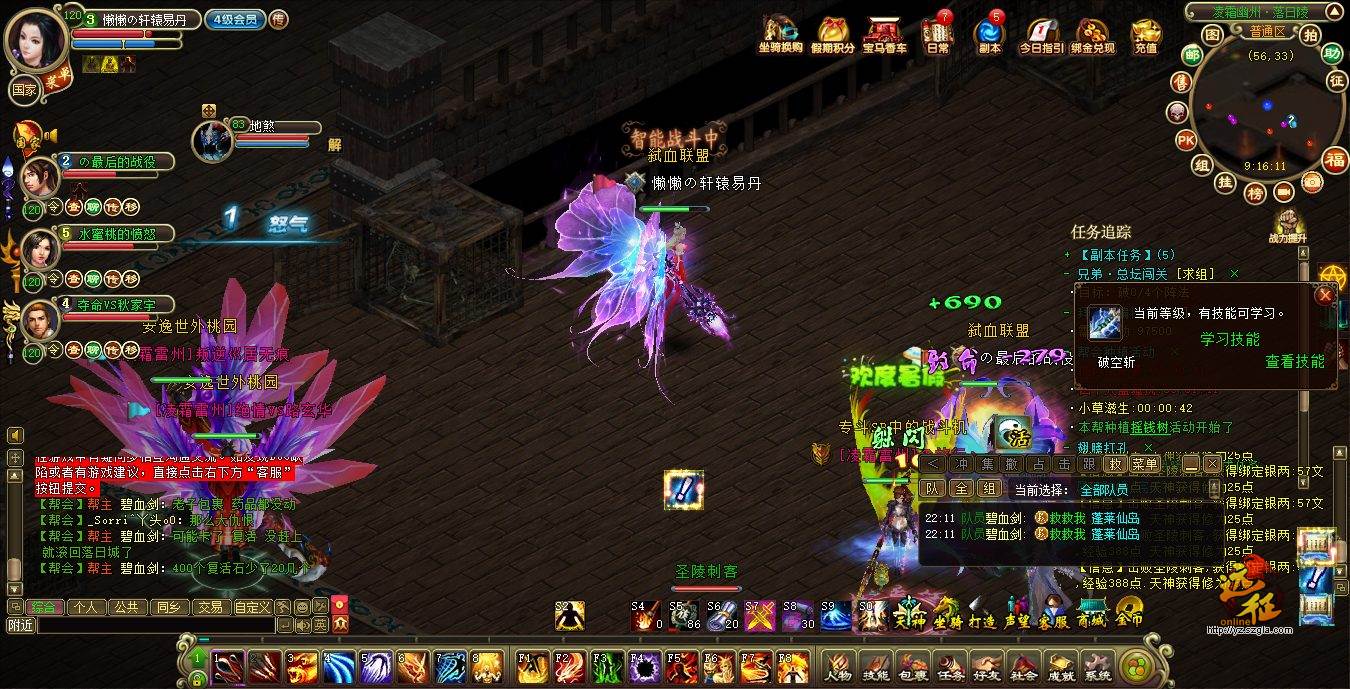Close the skill learning popup
The image size is (1350, 689).
(1325, 295)
